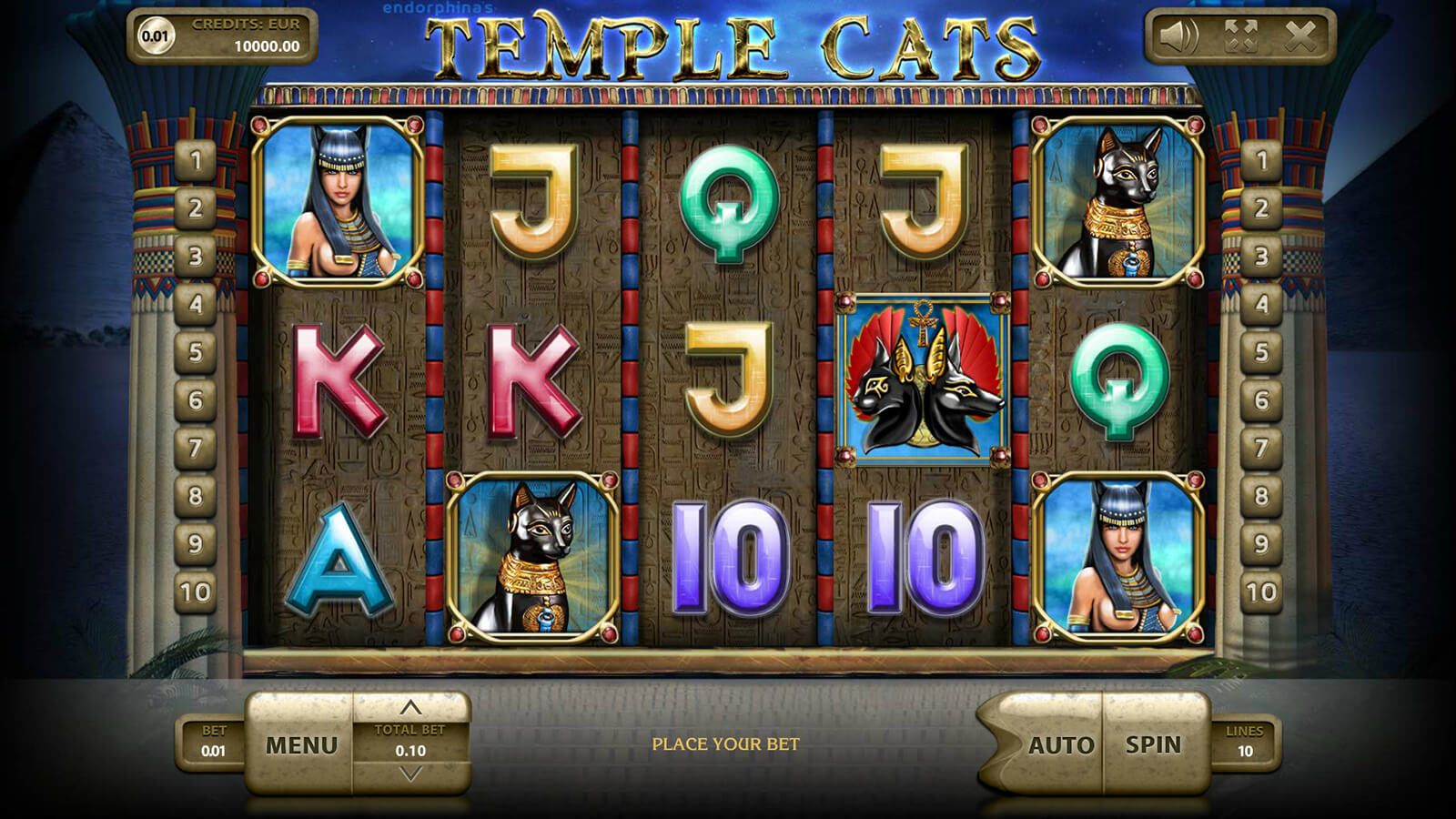
Task: Switch to fullscreen with the expand icon
Action: point(1240,36)
